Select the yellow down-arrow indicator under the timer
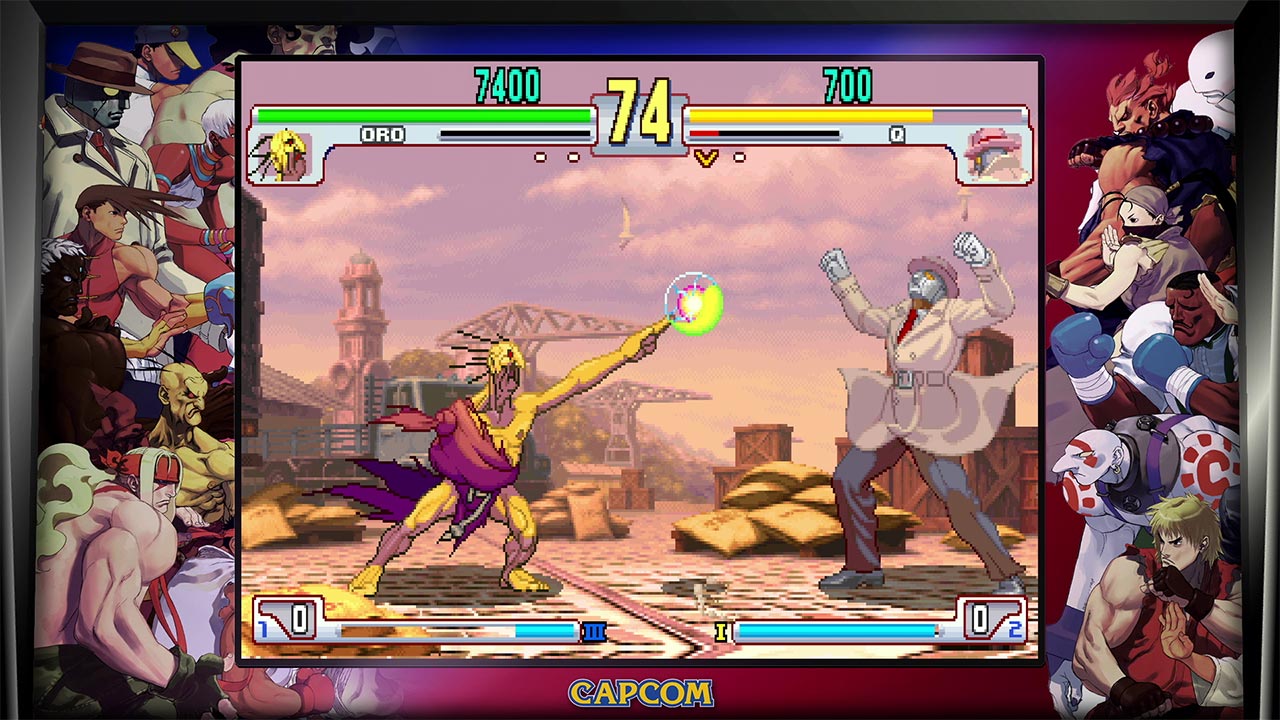 [707, 156]
